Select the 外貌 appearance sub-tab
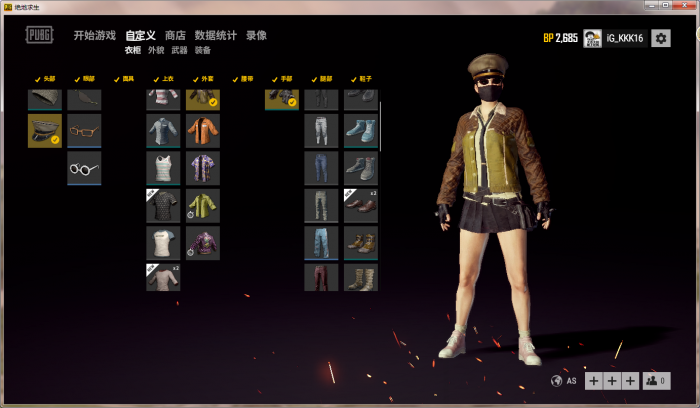 pos(156,49)
